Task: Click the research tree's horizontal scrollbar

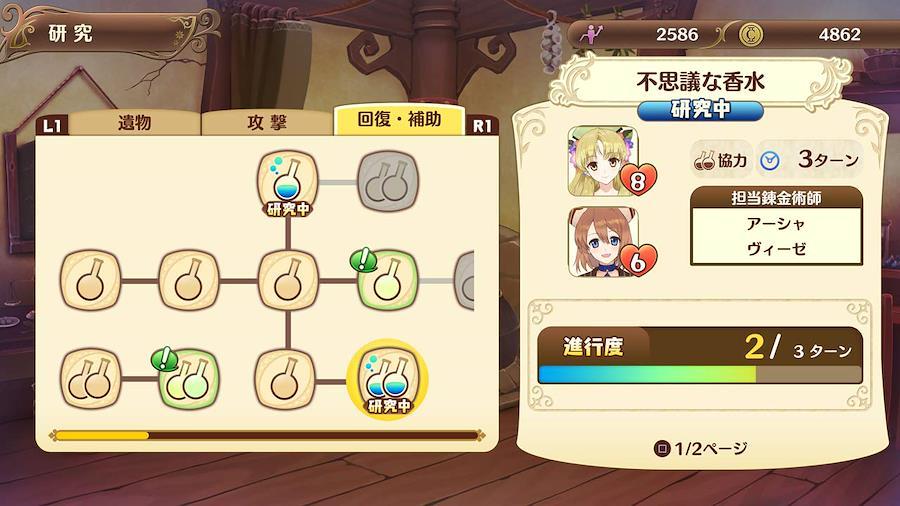Action: pos(266,435)
